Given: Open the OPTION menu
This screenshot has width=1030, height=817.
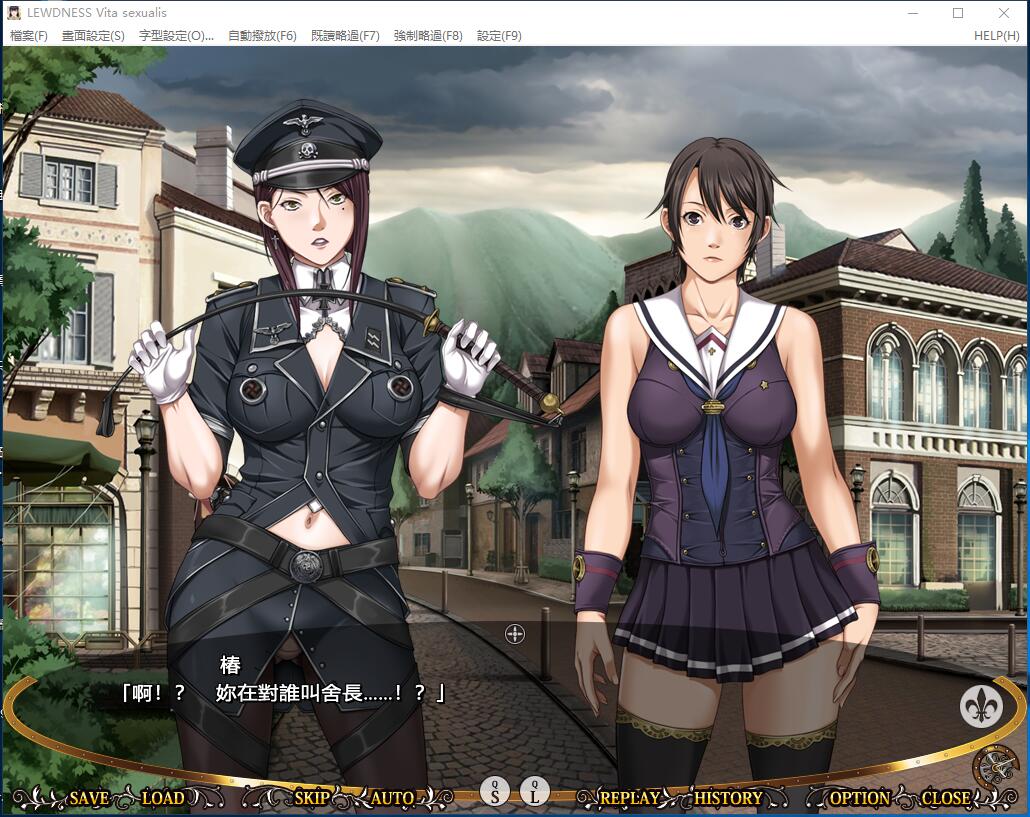Looking at the screenshot, I should [x=859, y=798].
